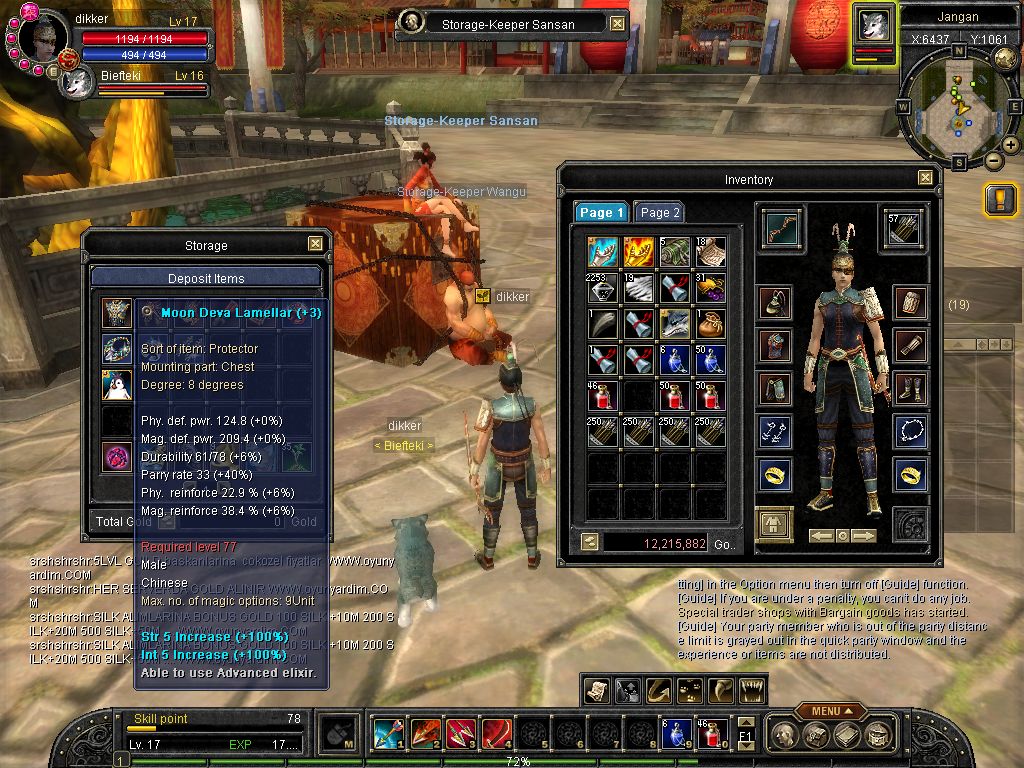Select the penguin item in storage
Viewport: 1024px width, 768px height.
pos(117,385)
